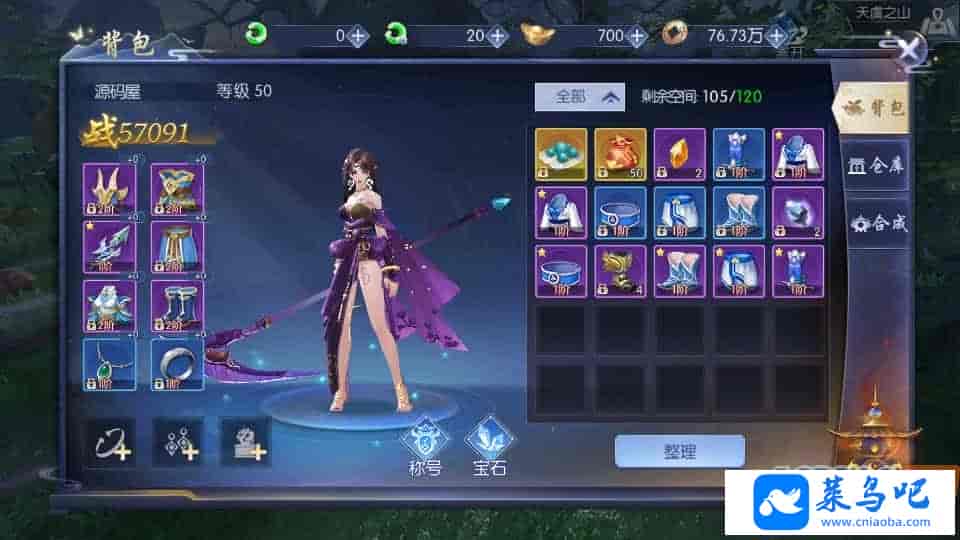Screen dimensions: 960x540
Task: Select the golden ornament stack of 4
Action: [x=620, y=271]
